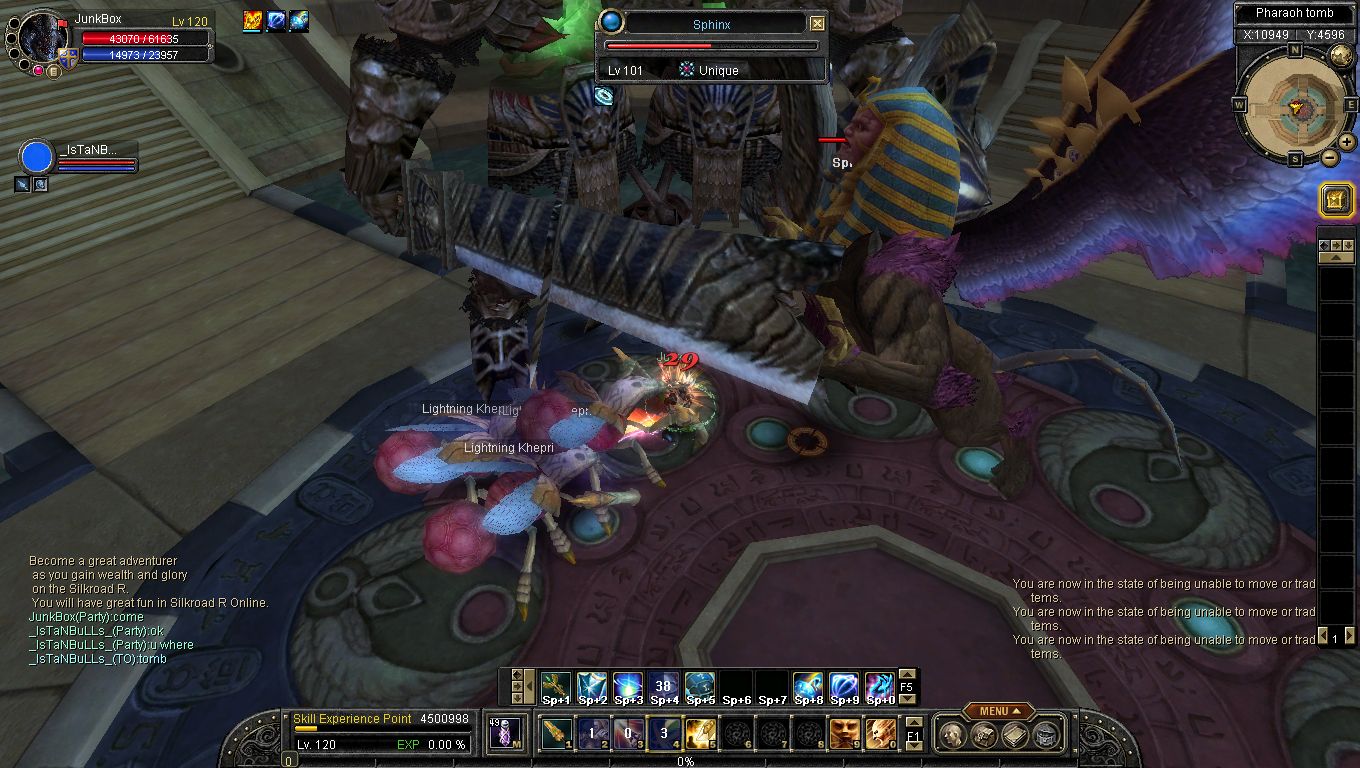Viewport: 1360px width, 768px height.
Task: Close the Sphinx target window
Action: point(817,24)
